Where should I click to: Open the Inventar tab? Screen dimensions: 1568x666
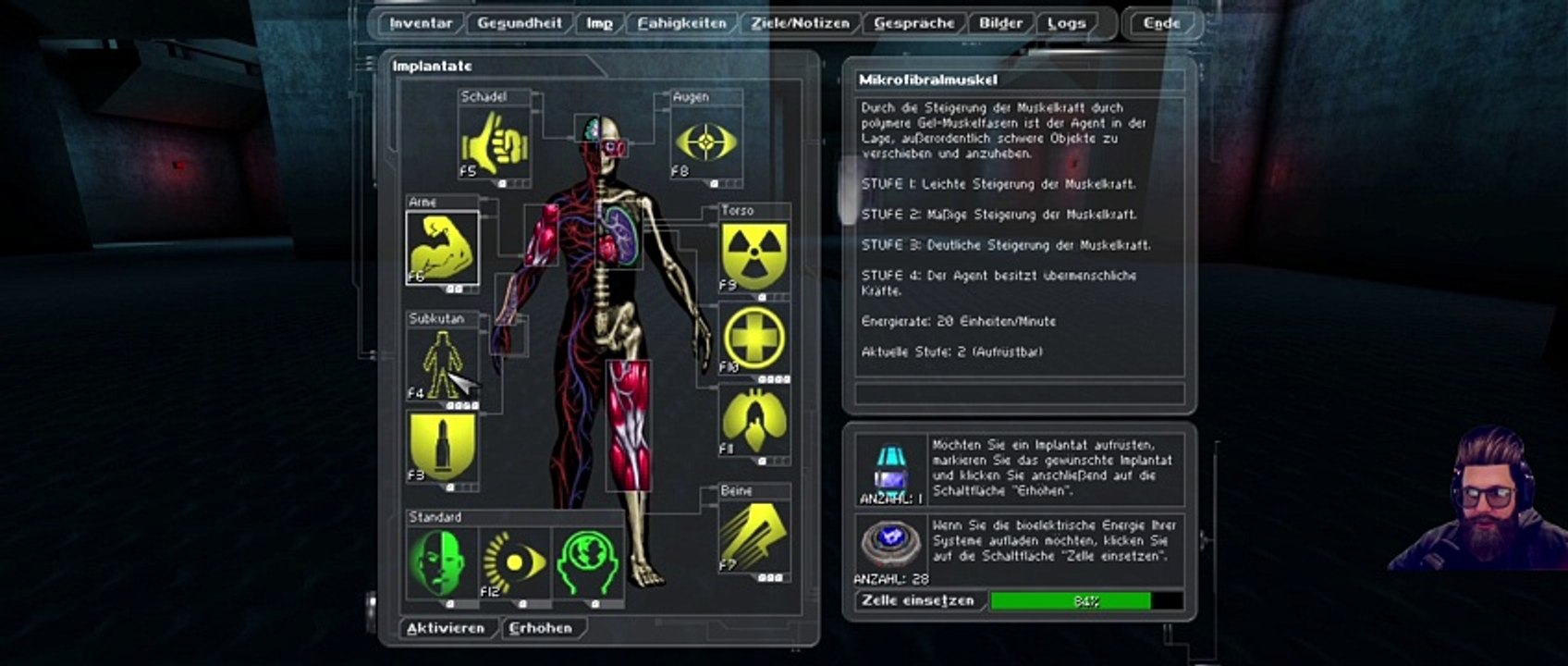point(421,24)
